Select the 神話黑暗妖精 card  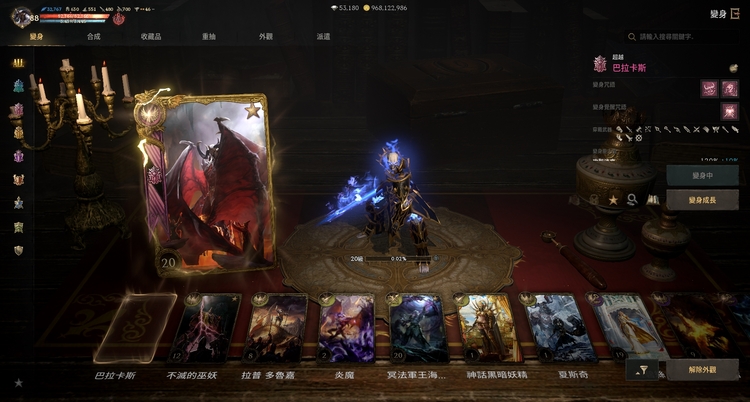pyautogui.click(x=487, y=329)
